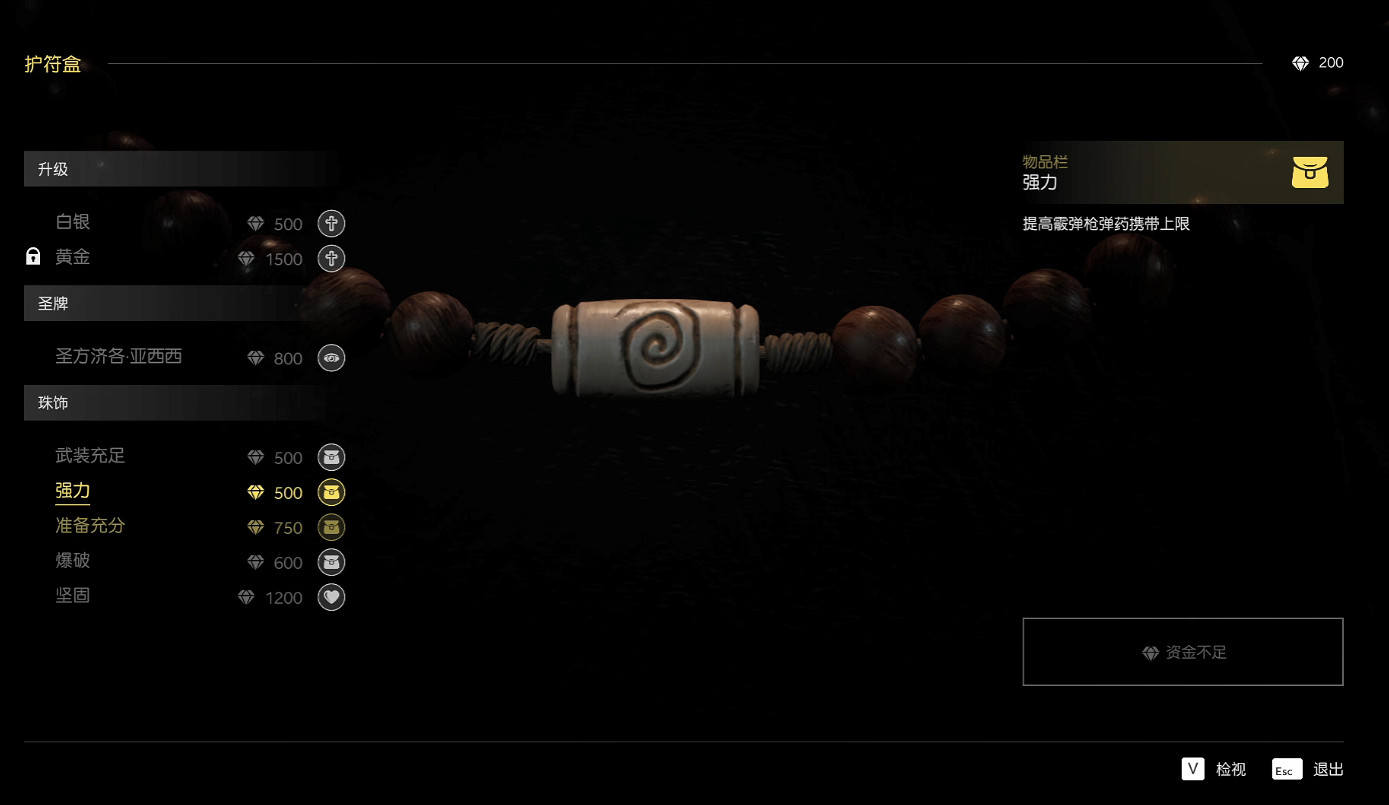1389x805 pixels.
Task: Click the 检视 inspect option
Action: click(1215, 769)
